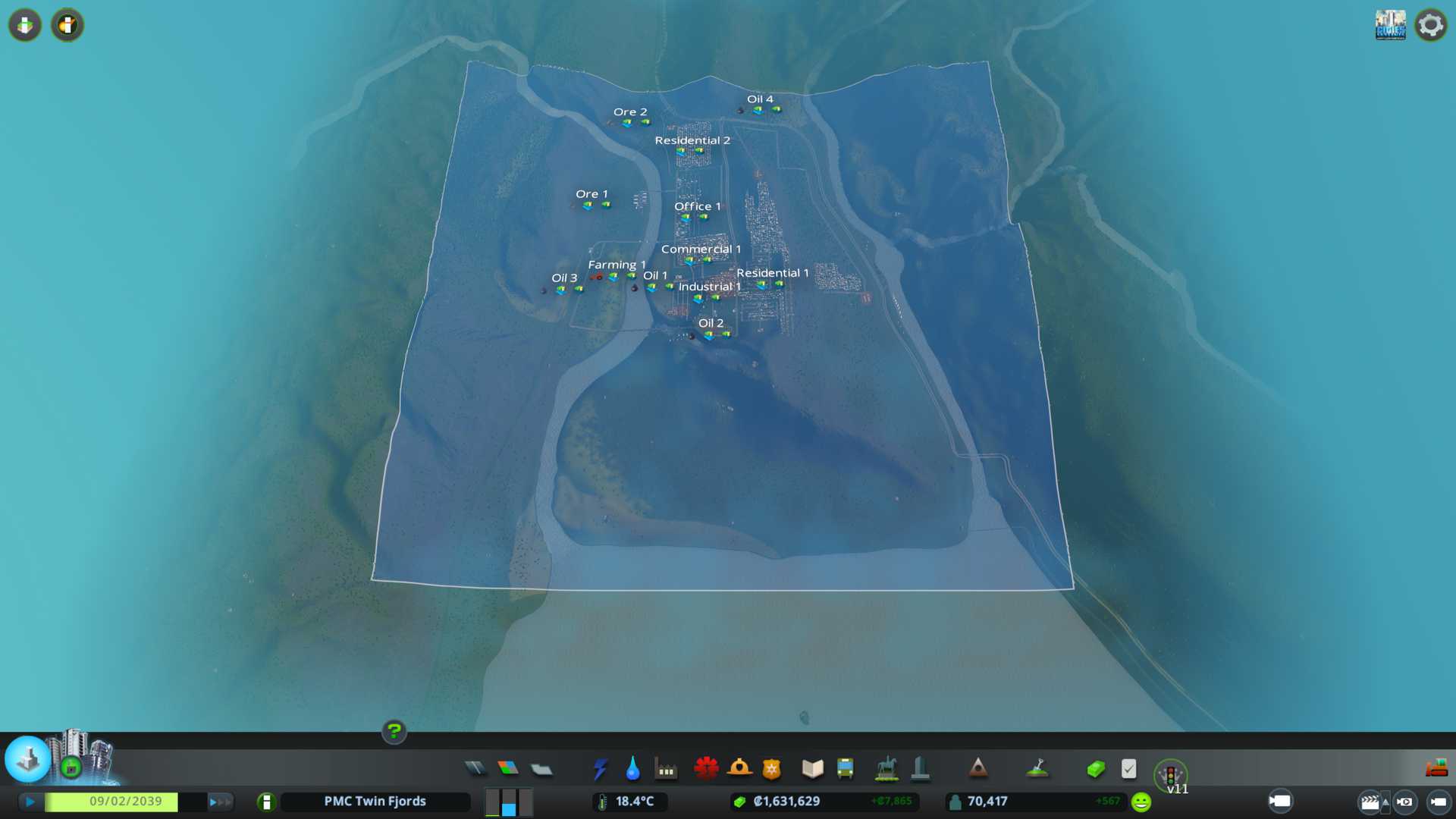Open the Water and Sewage menu
This screenshot has height=819, width=1456.
click(x=632, y=769)
